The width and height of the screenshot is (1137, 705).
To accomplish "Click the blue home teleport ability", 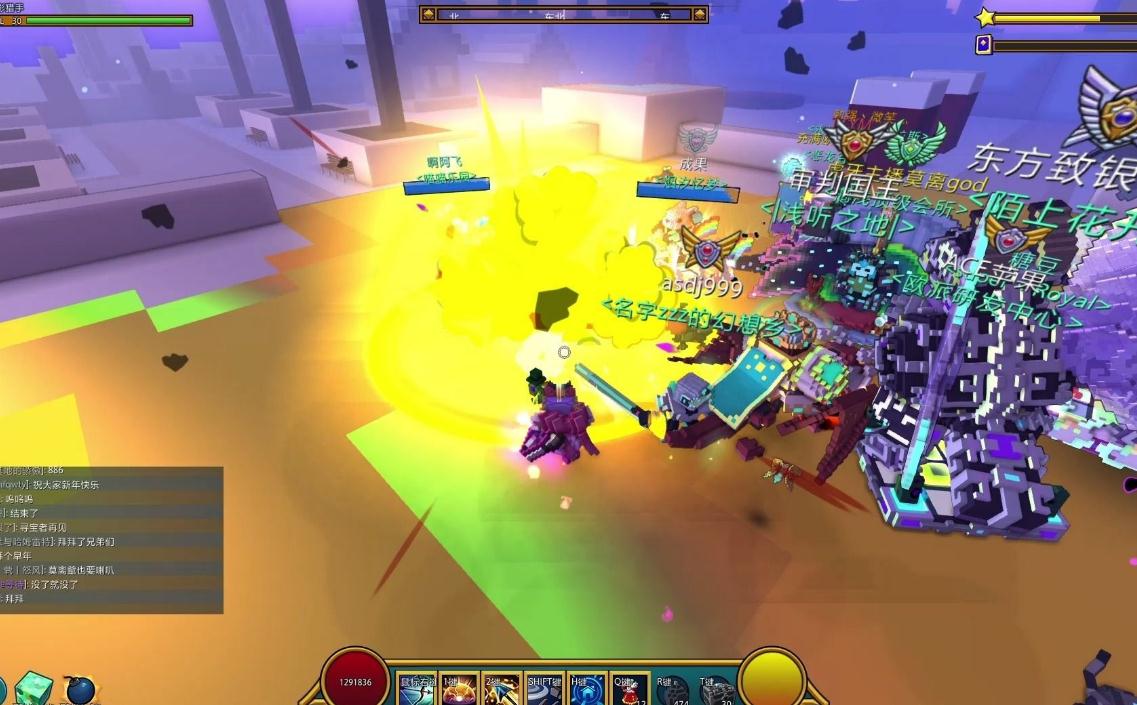I will (587, 690).
